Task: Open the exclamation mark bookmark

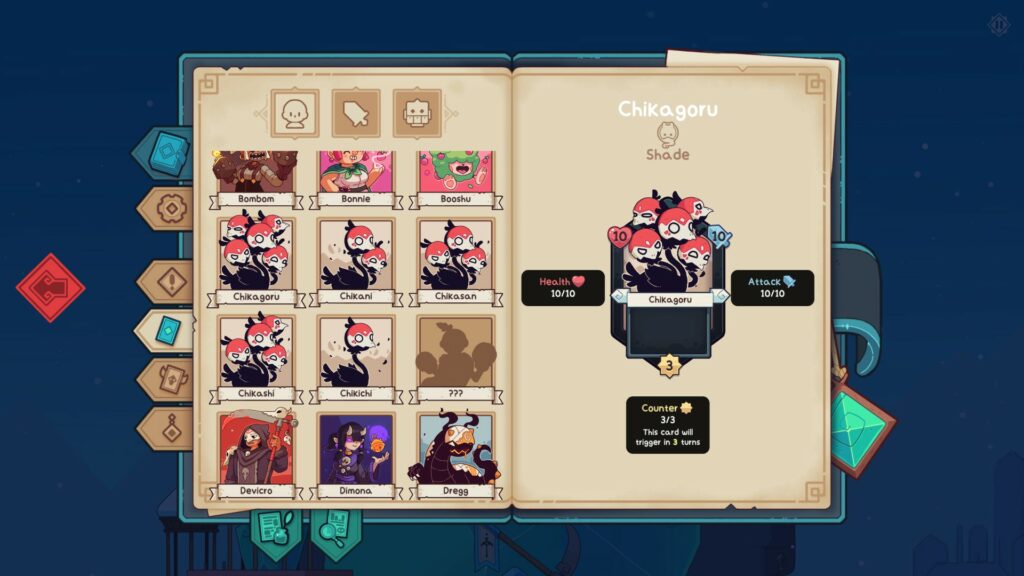Action: [x=170, y=282]
